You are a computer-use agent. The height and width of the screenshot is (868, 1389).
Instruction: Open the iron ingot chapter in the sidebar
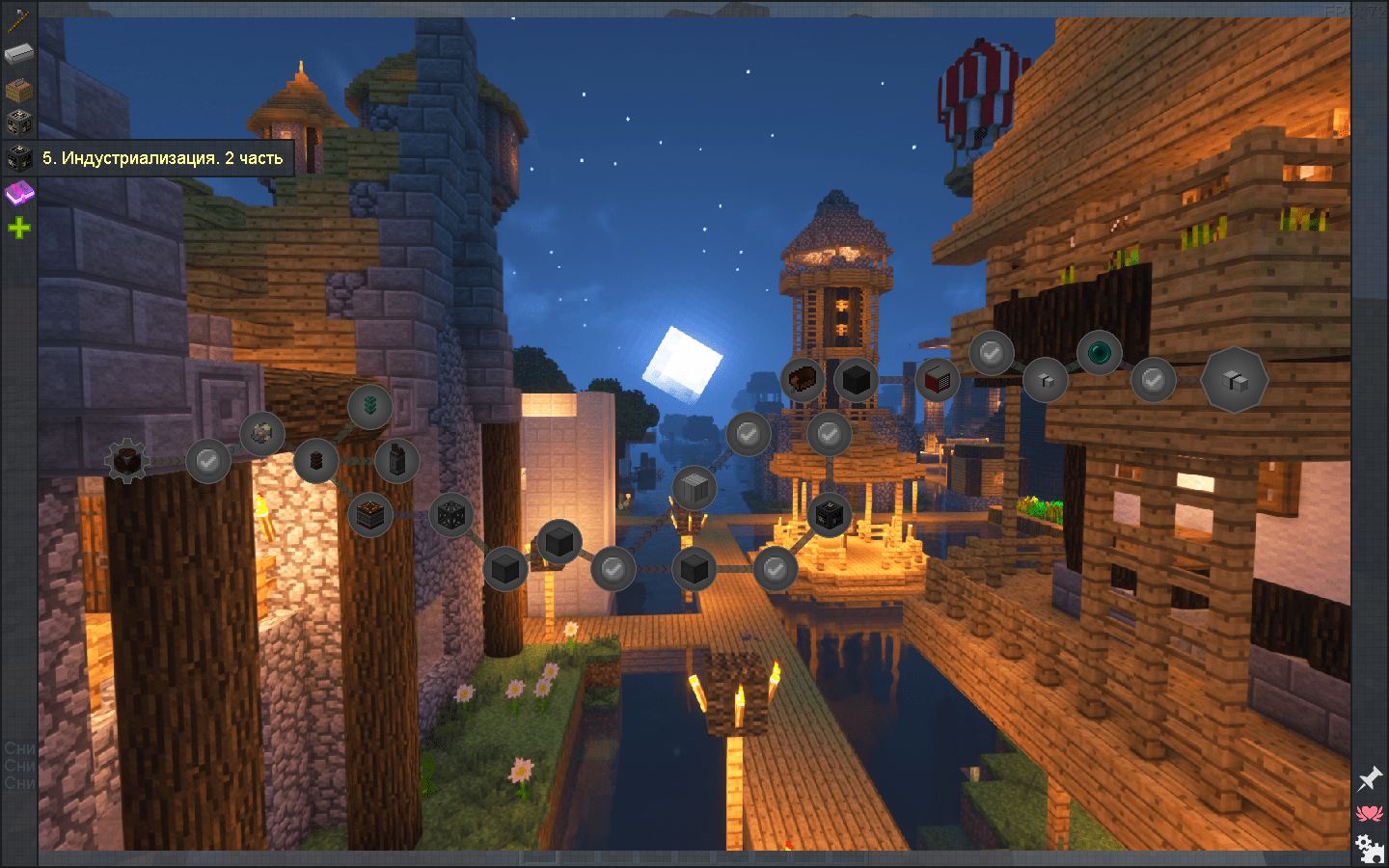[x=17, y=53]
